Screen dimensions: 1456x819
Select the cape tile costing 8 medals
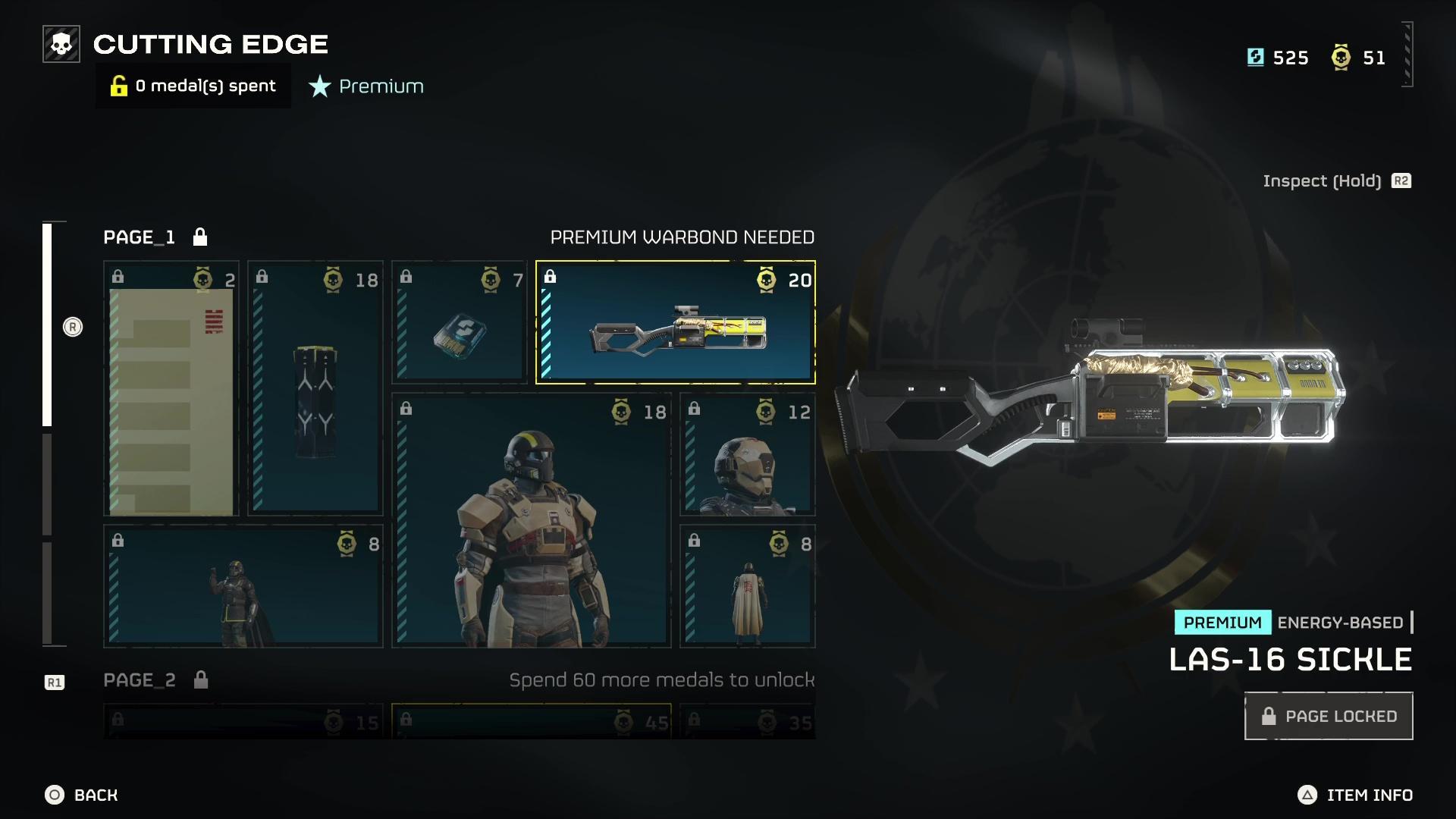click(x=748, y=584)
